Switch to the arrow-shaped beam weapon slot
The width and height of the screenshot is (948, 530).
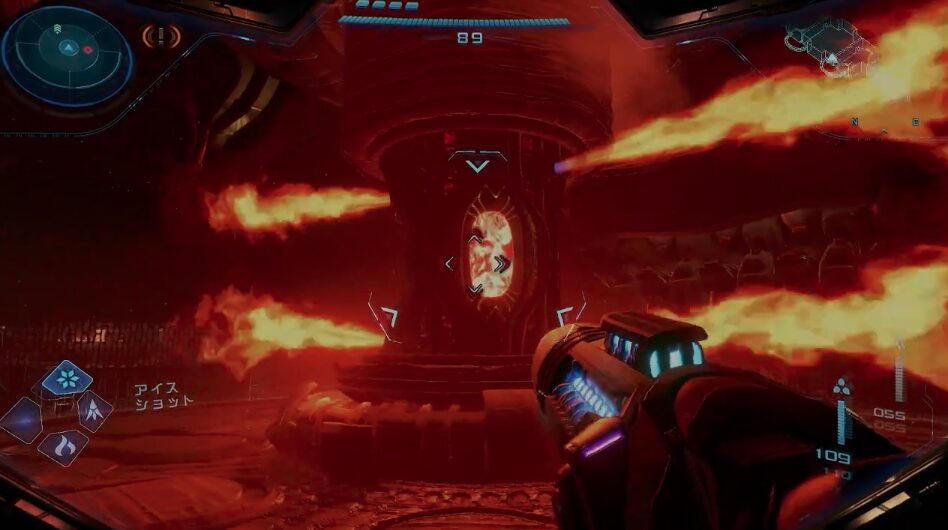point(95,408)
